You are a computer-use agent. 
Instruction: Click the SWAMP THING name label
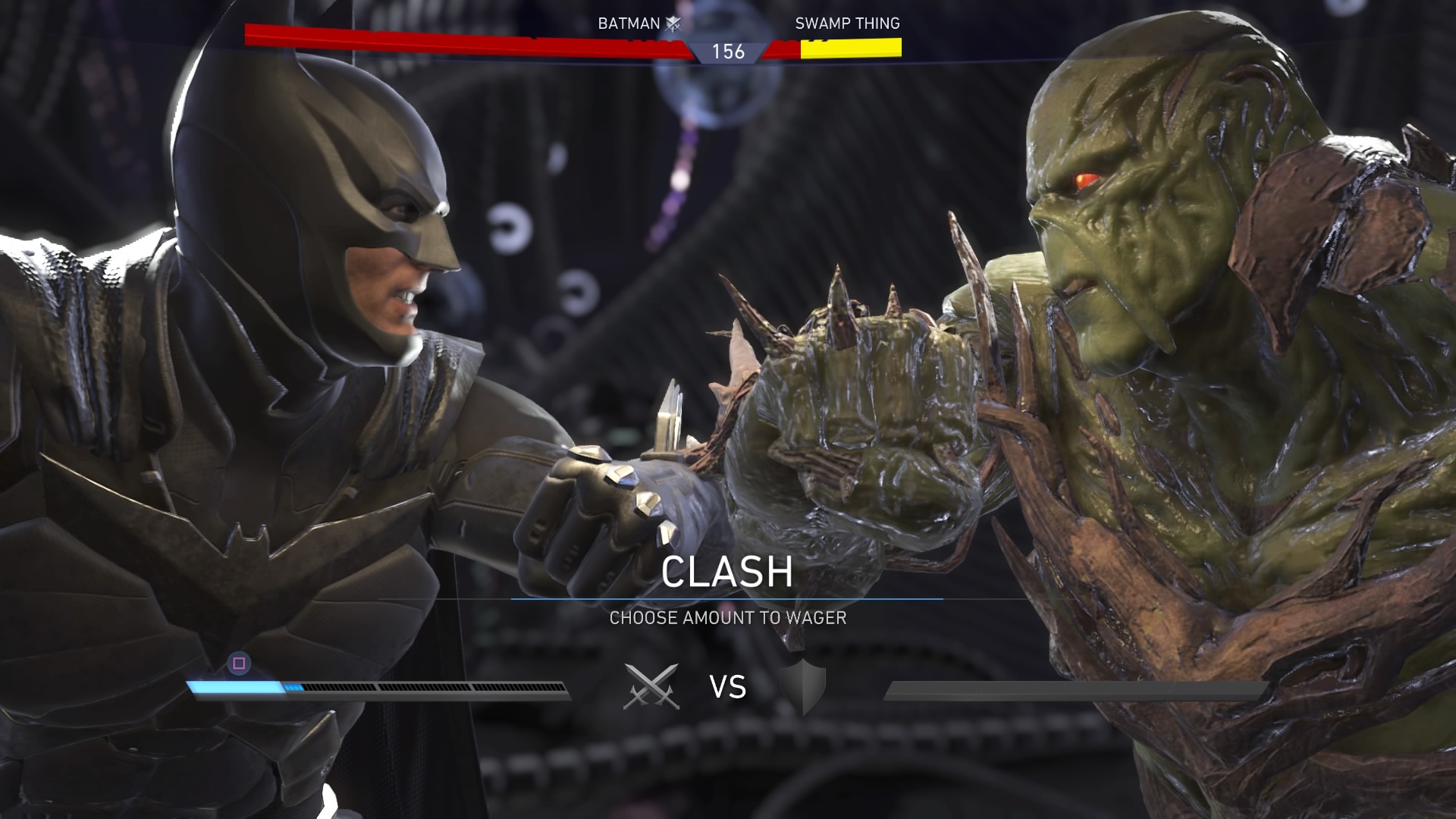pyautogui.click(x=847, y=24)
